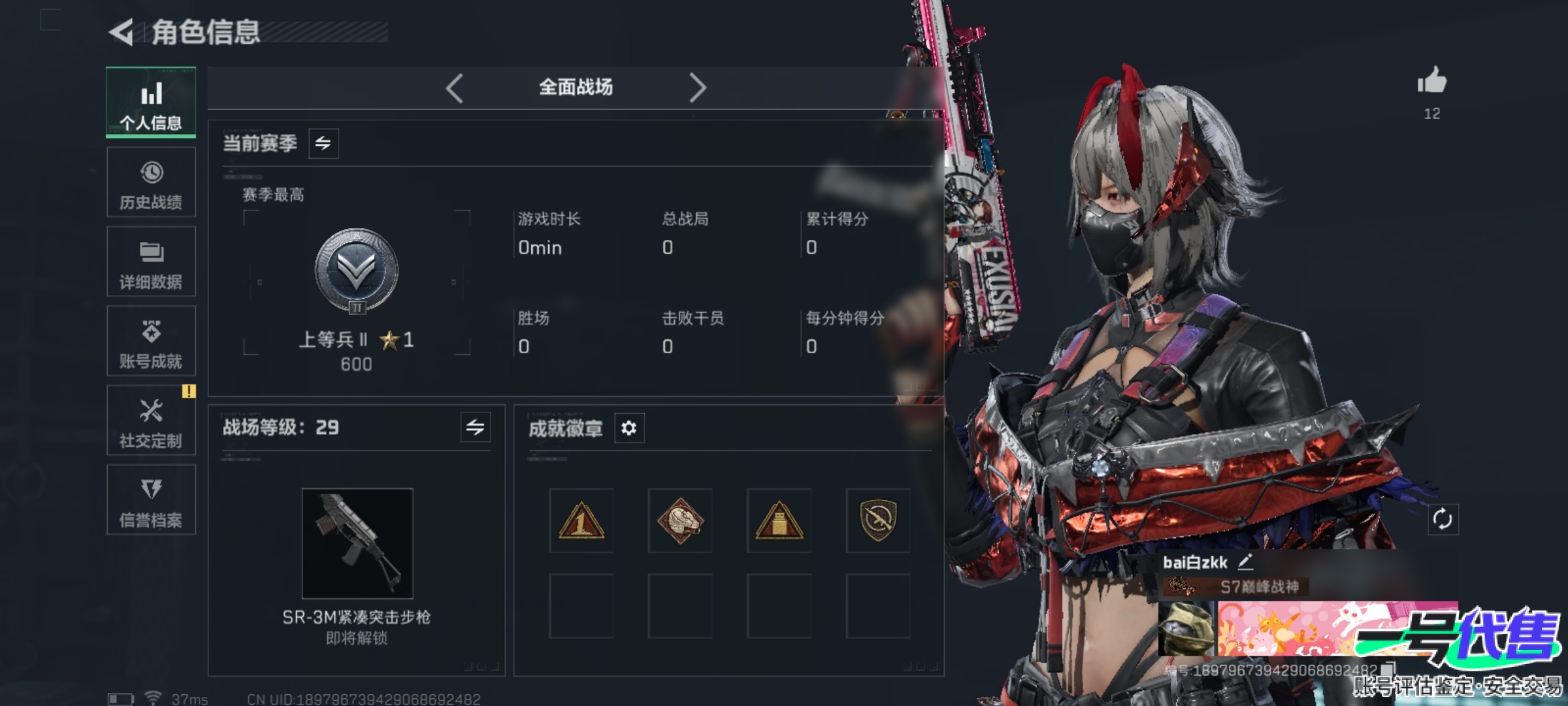
Task: Open the 账号成就 tab
Action: [151, 341]
